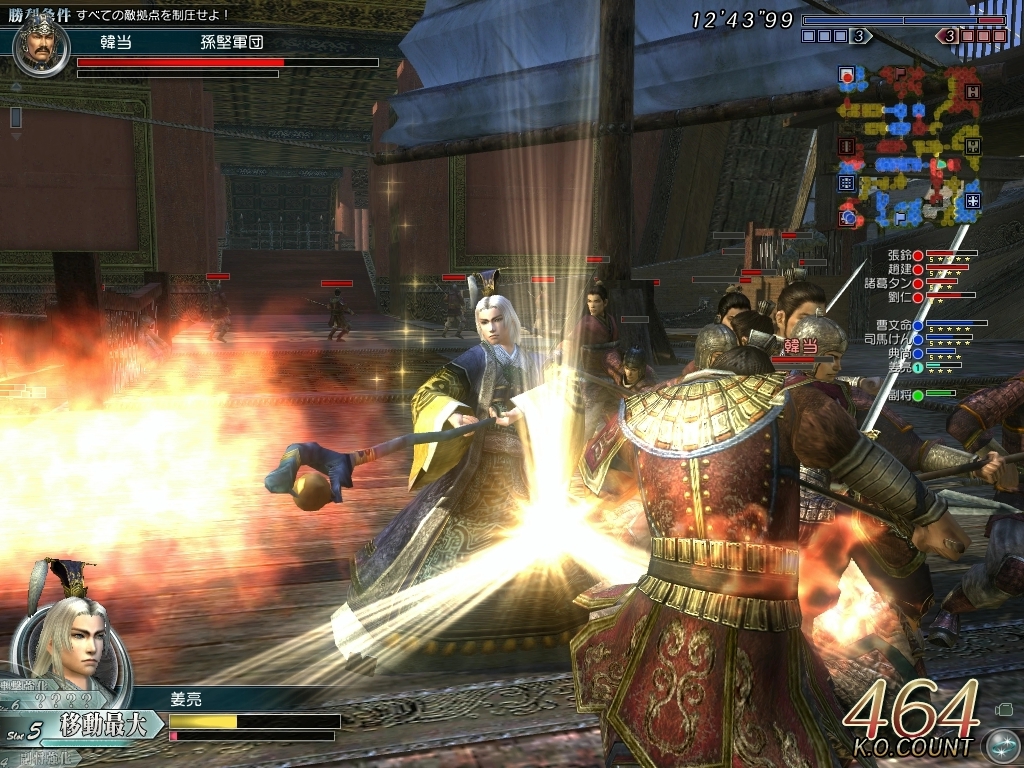
Task: Toggle the camera icon
Action: click(x=1004, y=711)
